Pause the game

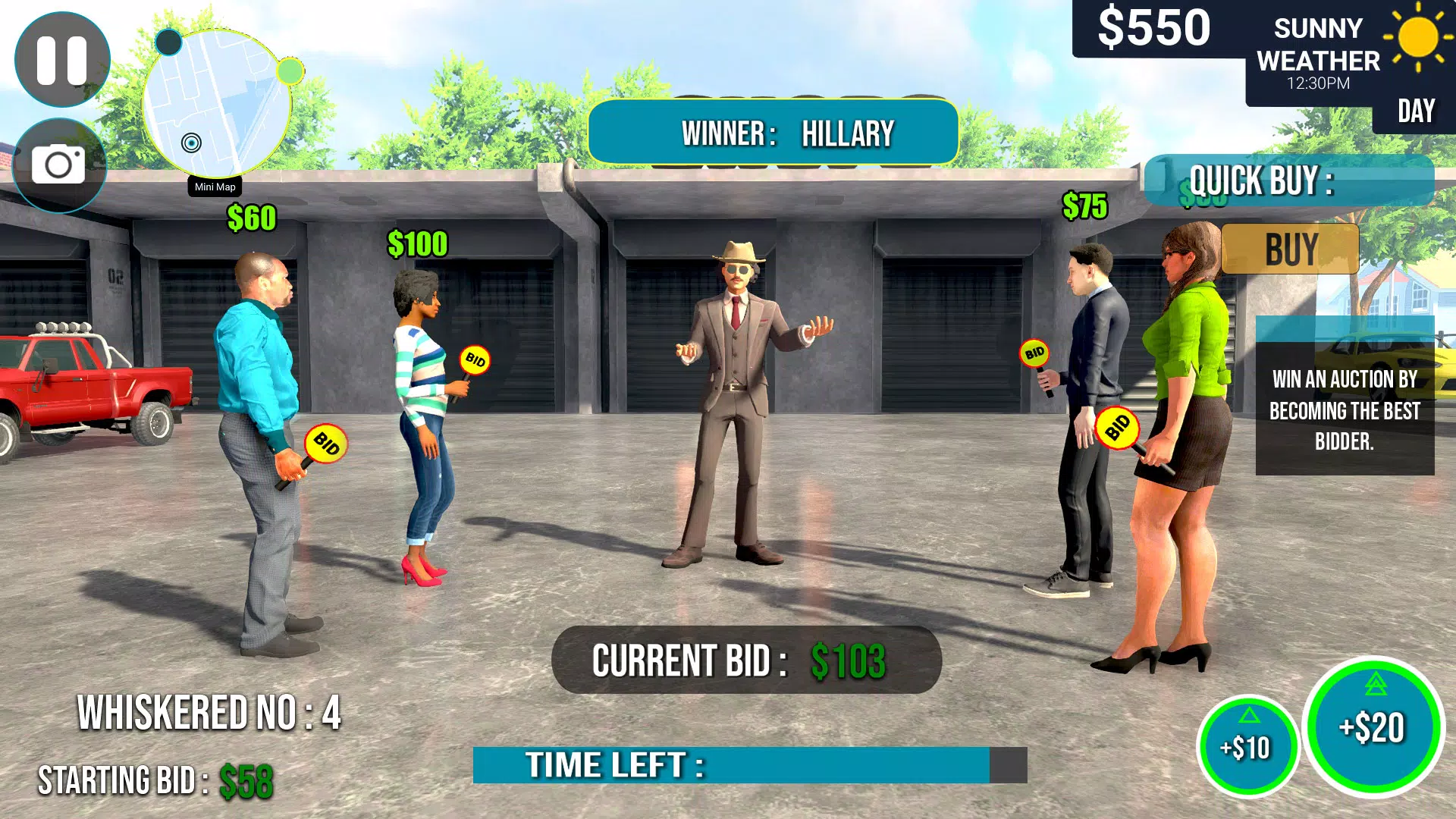pos(62,58)
